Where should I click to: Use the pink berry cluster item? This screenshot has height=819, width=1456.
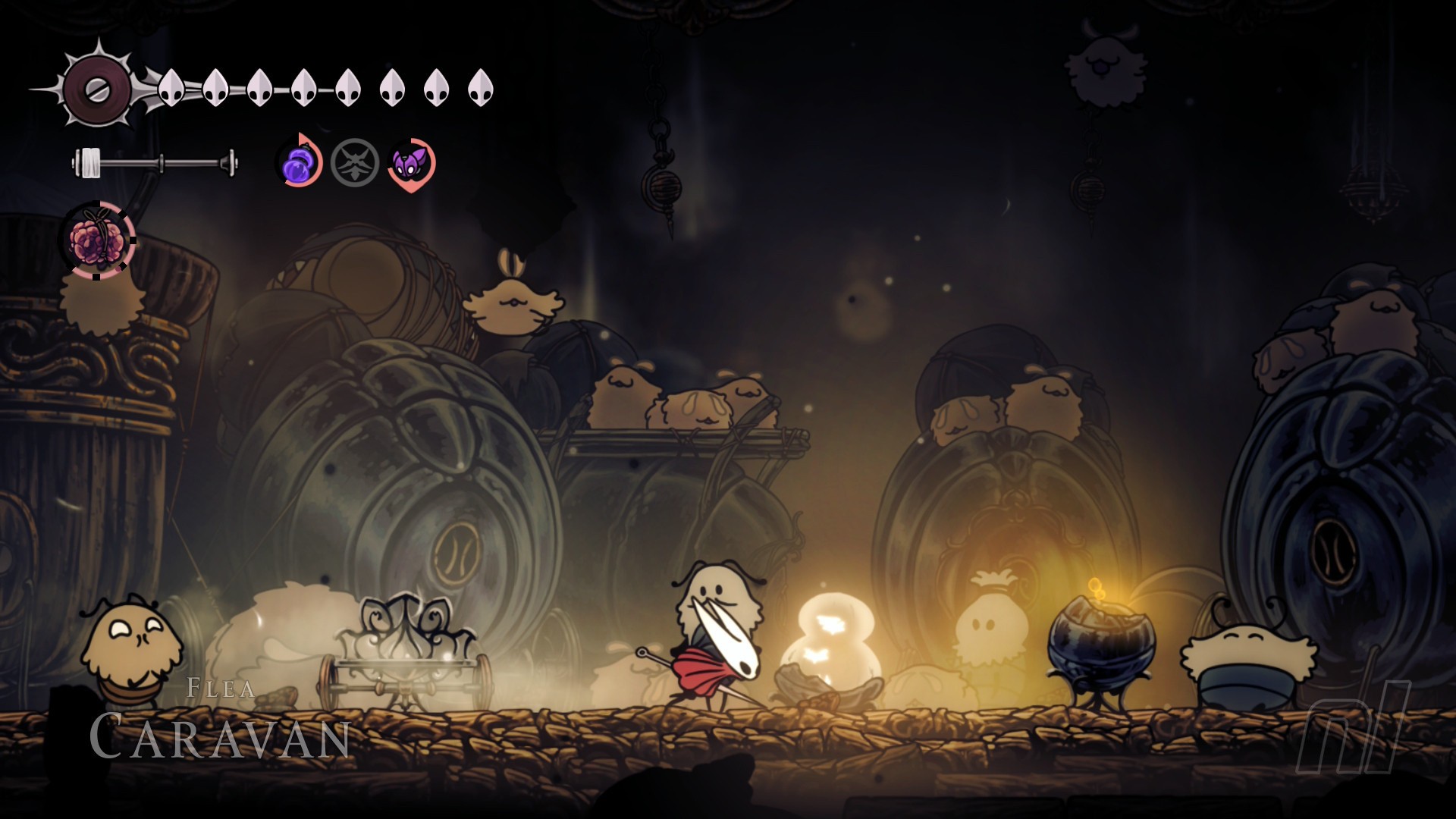pyautogui.click(x=97, y=240)
